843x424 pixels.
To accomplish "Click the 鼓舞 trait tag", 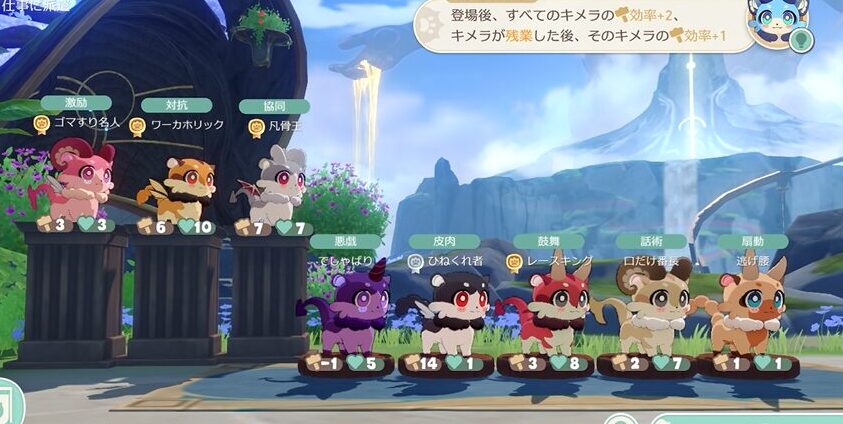I will click(548, 242).
